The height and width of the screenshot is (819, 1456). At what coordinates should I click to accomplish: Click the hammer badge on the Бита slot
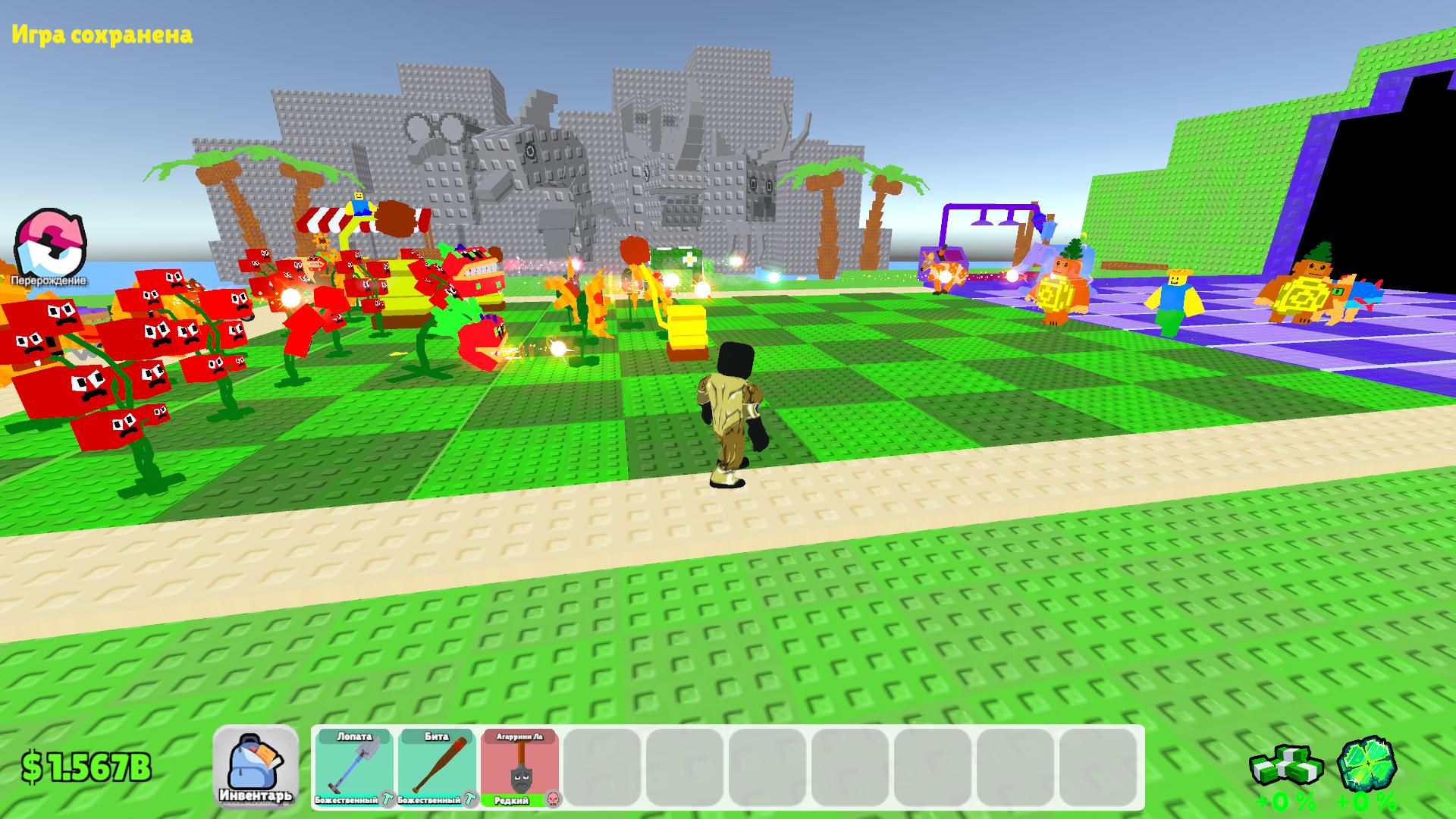(x=469, y=799)
